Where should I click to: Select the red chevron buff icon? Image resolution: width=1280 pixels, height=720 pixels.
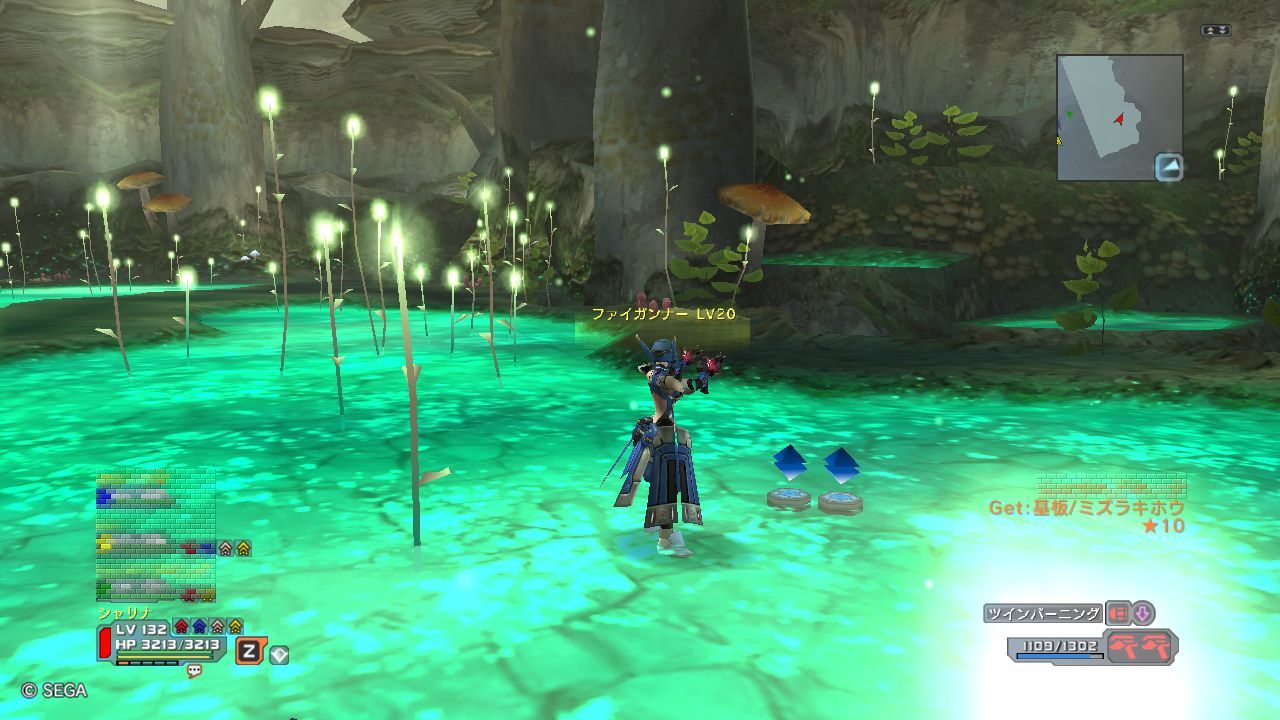182,627
